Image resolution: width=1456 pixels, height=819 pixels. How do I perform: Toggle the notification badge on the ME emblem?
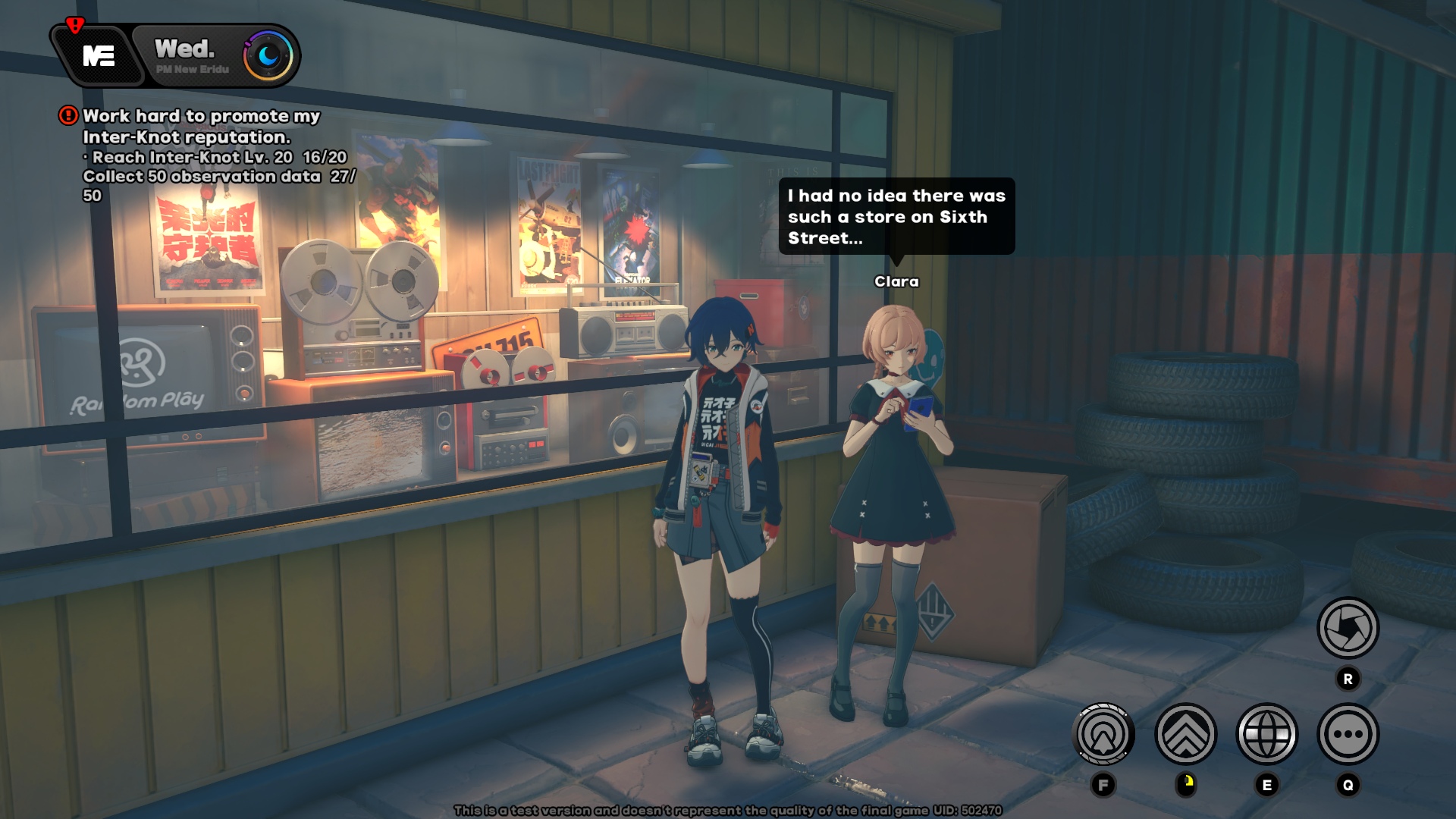[74, 24]
